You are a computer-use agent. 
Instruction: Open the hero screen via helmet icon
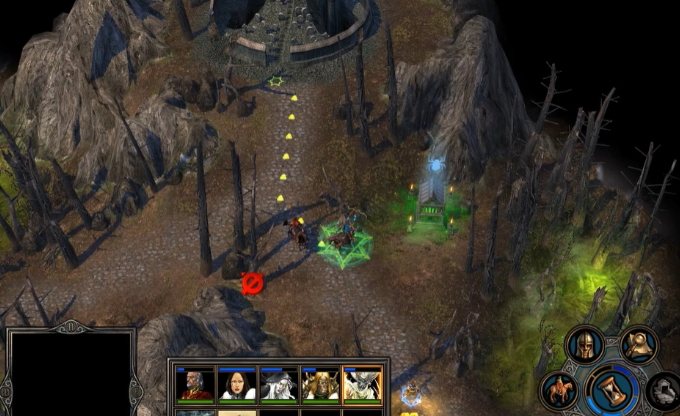(585, 345)
